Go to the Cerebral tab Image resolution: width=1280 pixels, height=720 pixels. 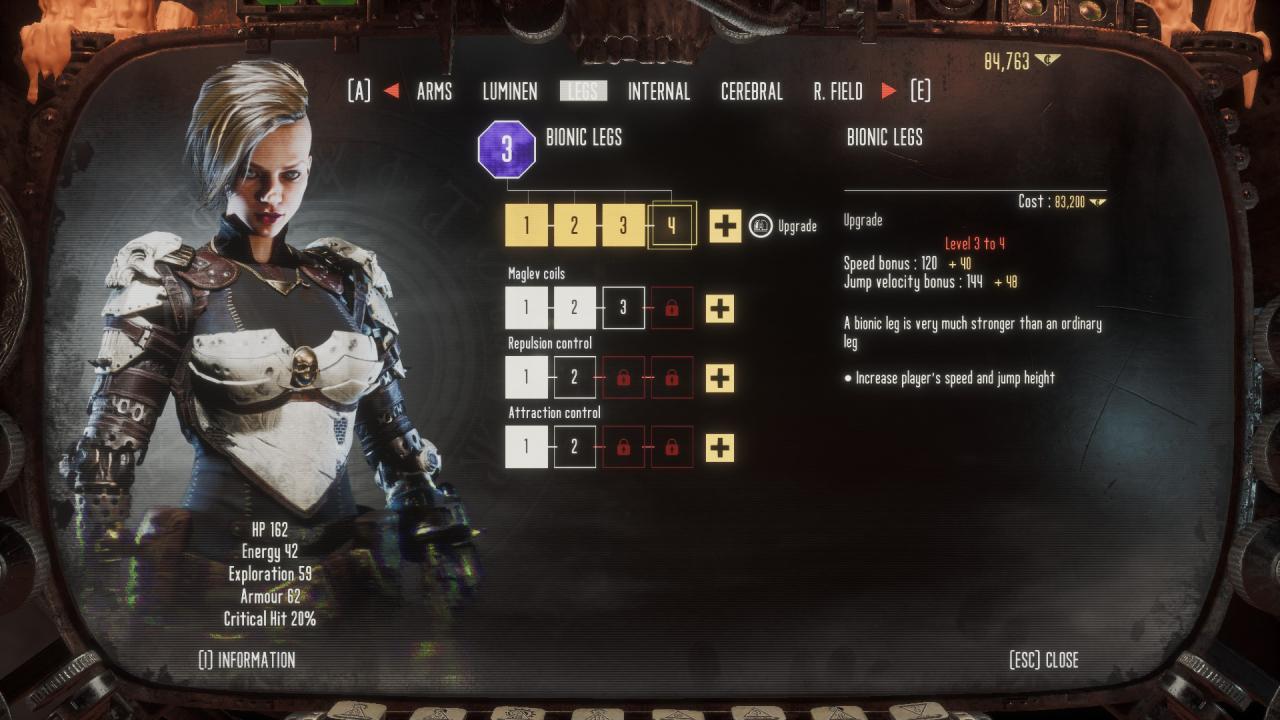point(752,92)
